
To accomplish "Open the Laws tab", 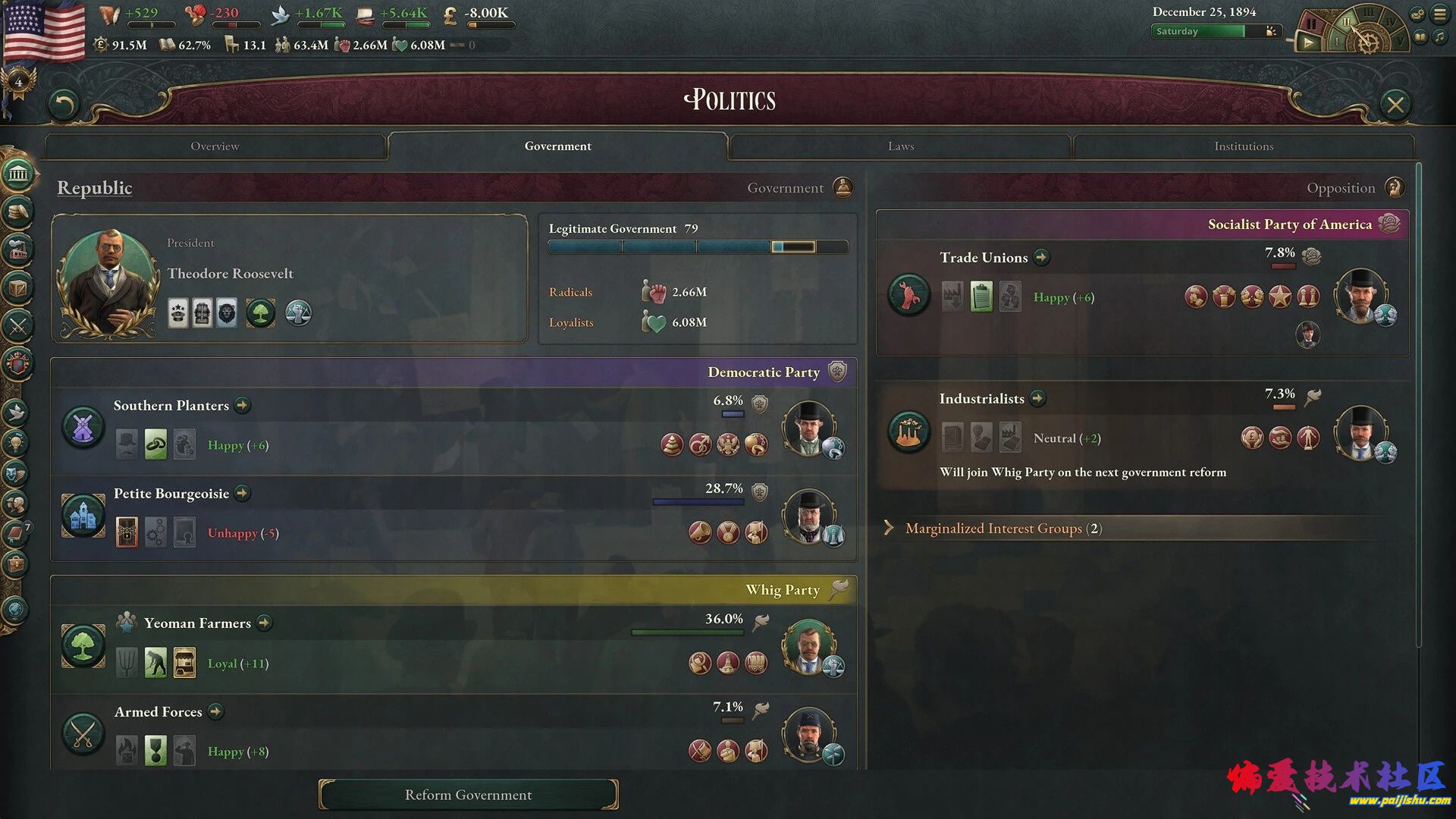I will pyautogui.click(x=900, y=146).
